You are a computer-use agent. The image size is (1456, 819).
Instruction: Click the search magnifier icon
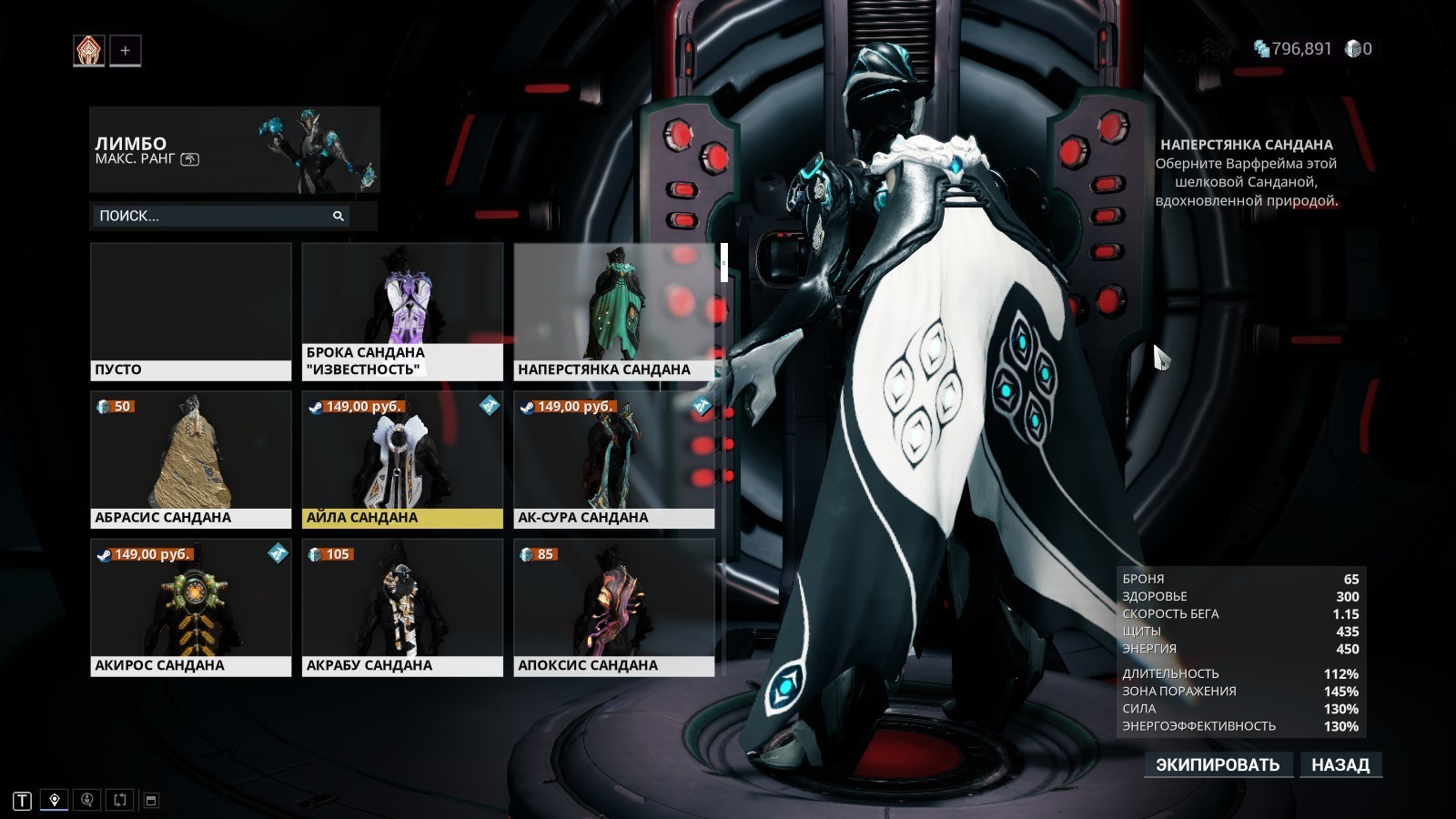point(339,216)
